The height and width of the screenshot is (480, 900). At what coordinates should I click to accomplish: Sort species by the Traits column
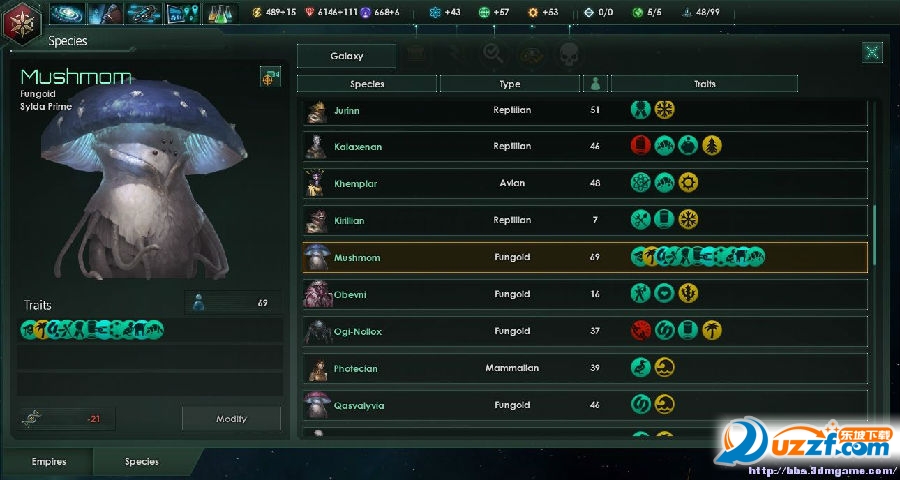click(x=703, y=84)
